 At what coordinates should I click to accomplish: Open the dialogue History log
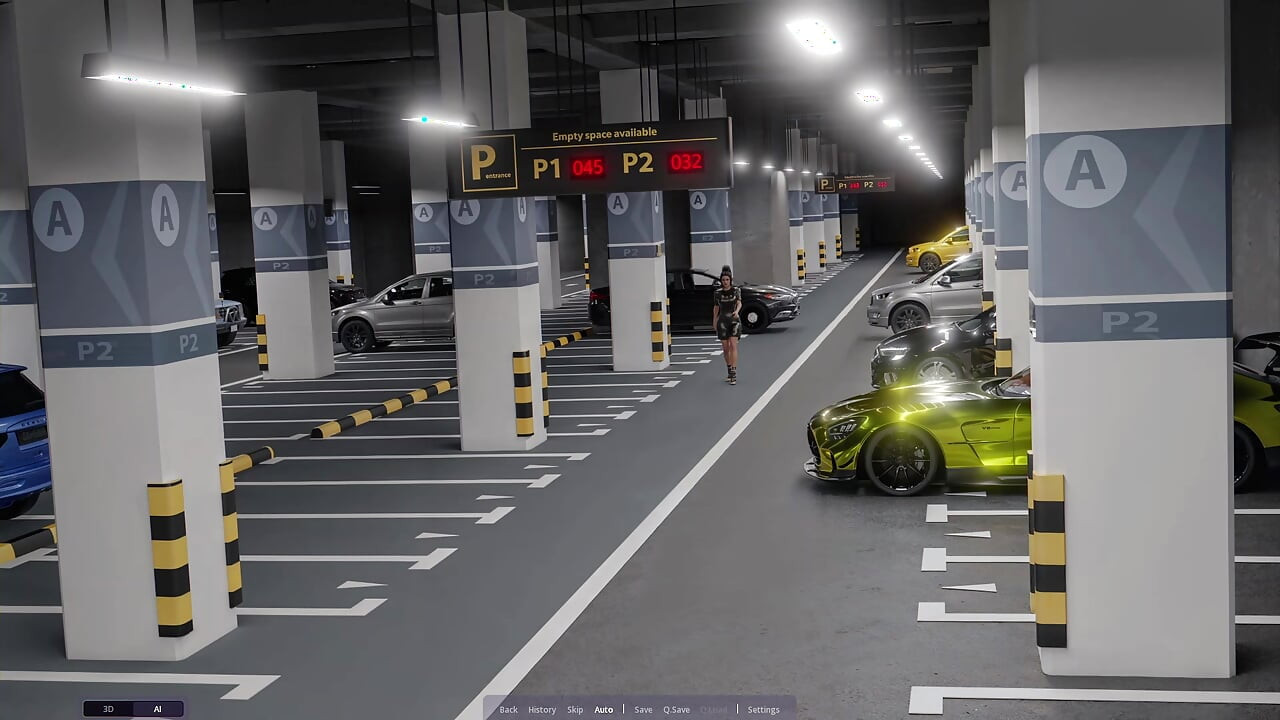pos(542,710)
